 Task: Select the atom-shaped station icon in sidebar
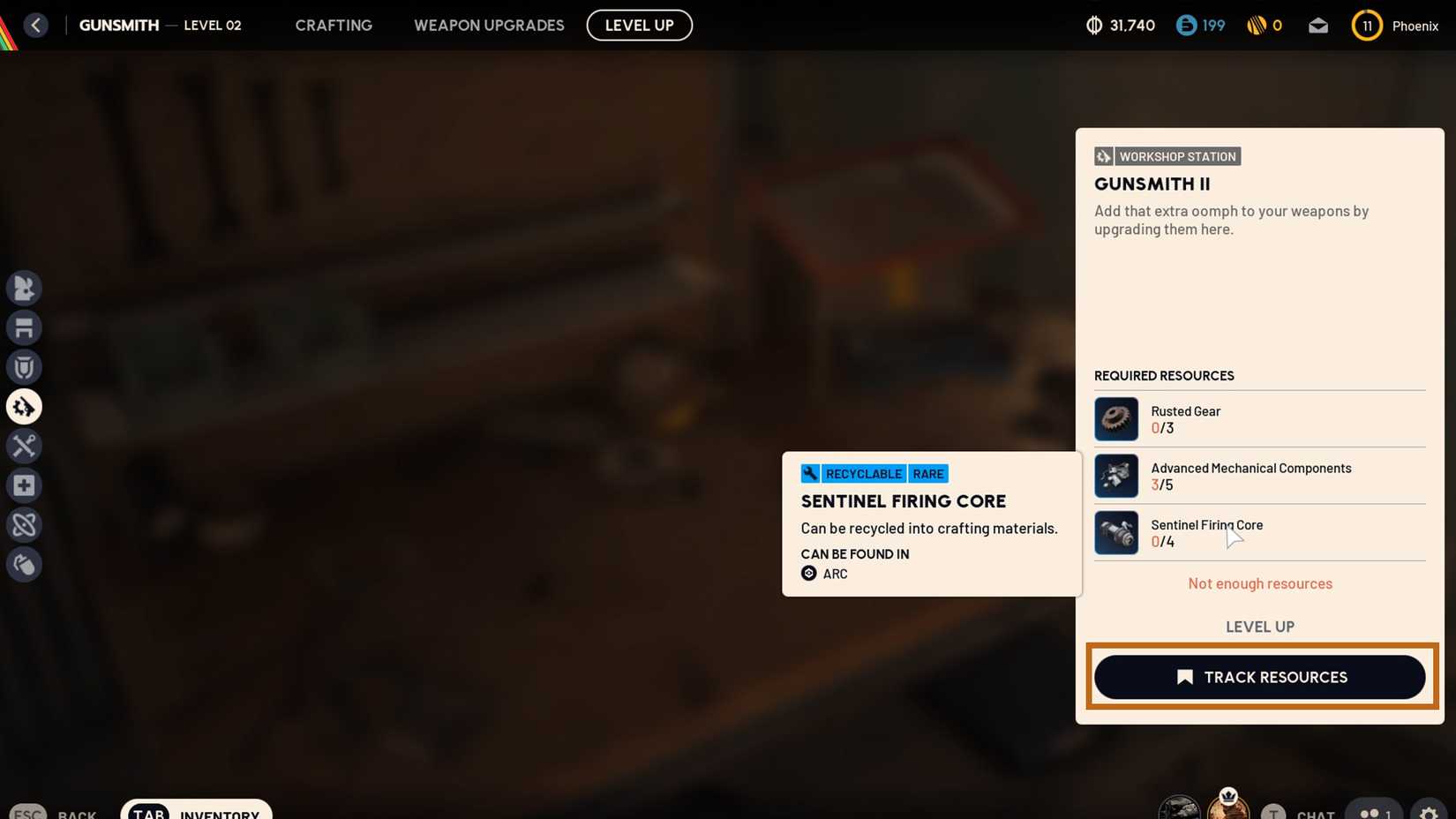pos(24,524)
